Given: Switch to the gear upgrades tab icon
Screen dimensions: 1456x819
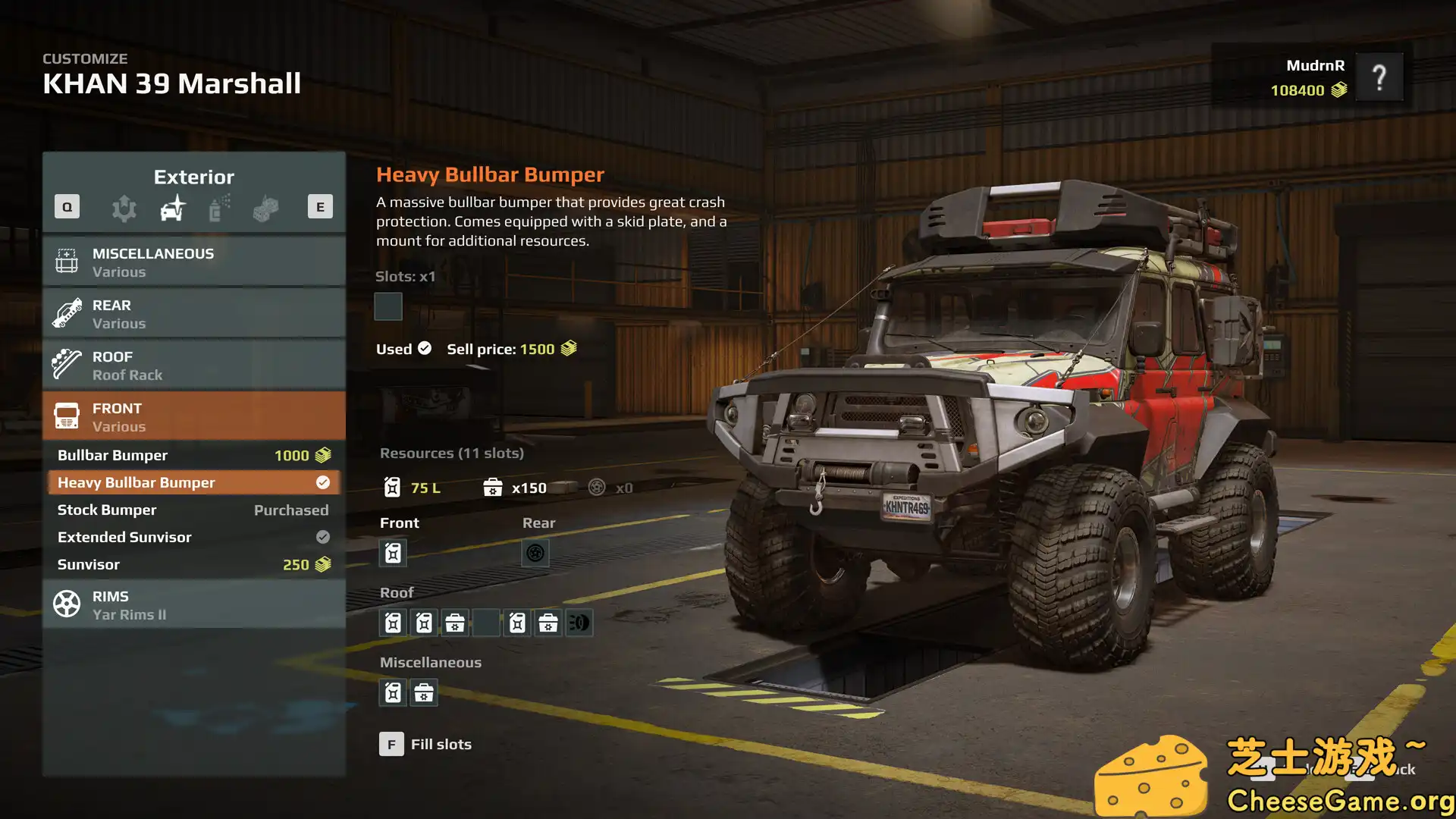Looking at the screenshot, I should tap(124, 208).
